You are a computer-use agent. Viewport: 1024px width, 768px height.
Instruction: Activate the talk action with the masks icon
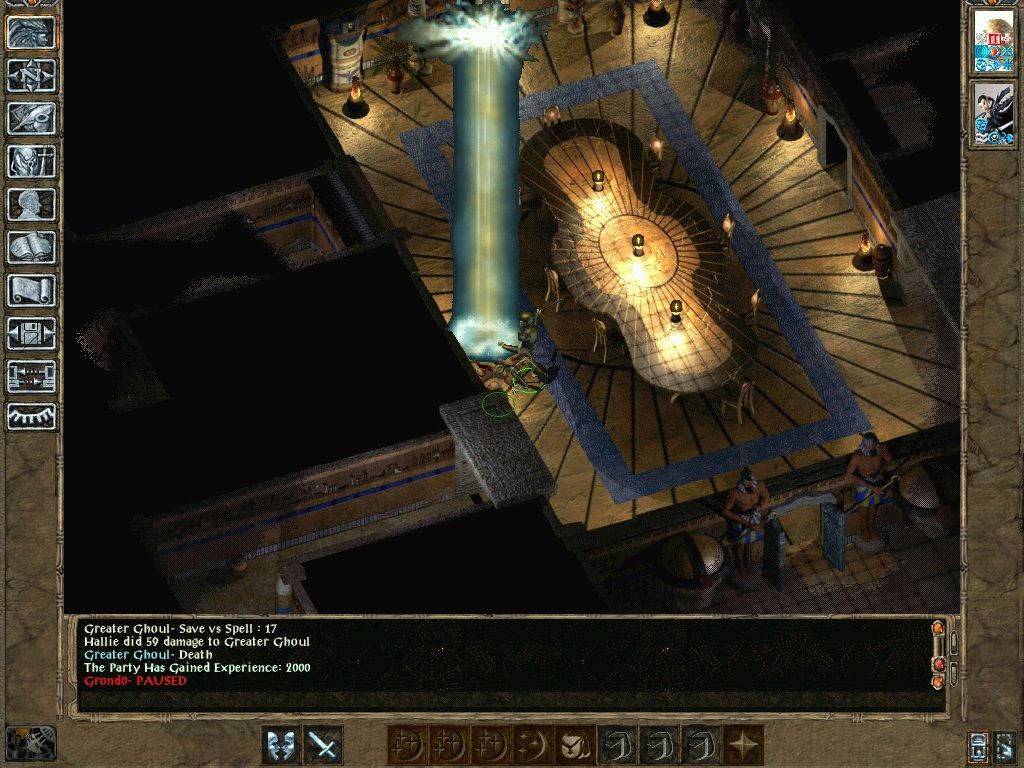coord(281,745)
